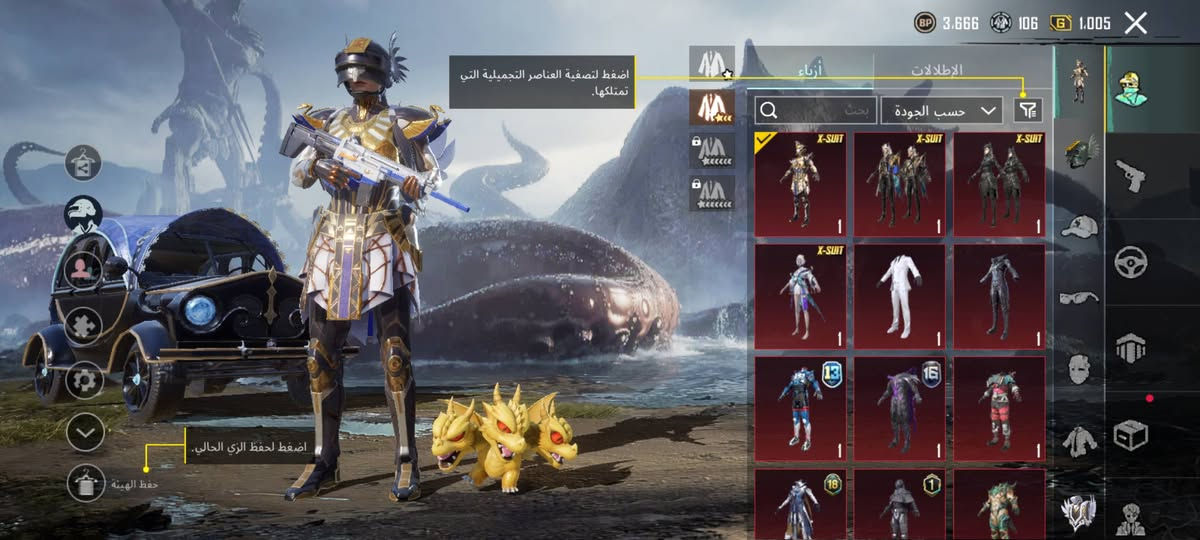Show the sunglasses eyewear subcategory
Image resolution: width=1200 pixels, height=540 pixels.
[1079, 297]
